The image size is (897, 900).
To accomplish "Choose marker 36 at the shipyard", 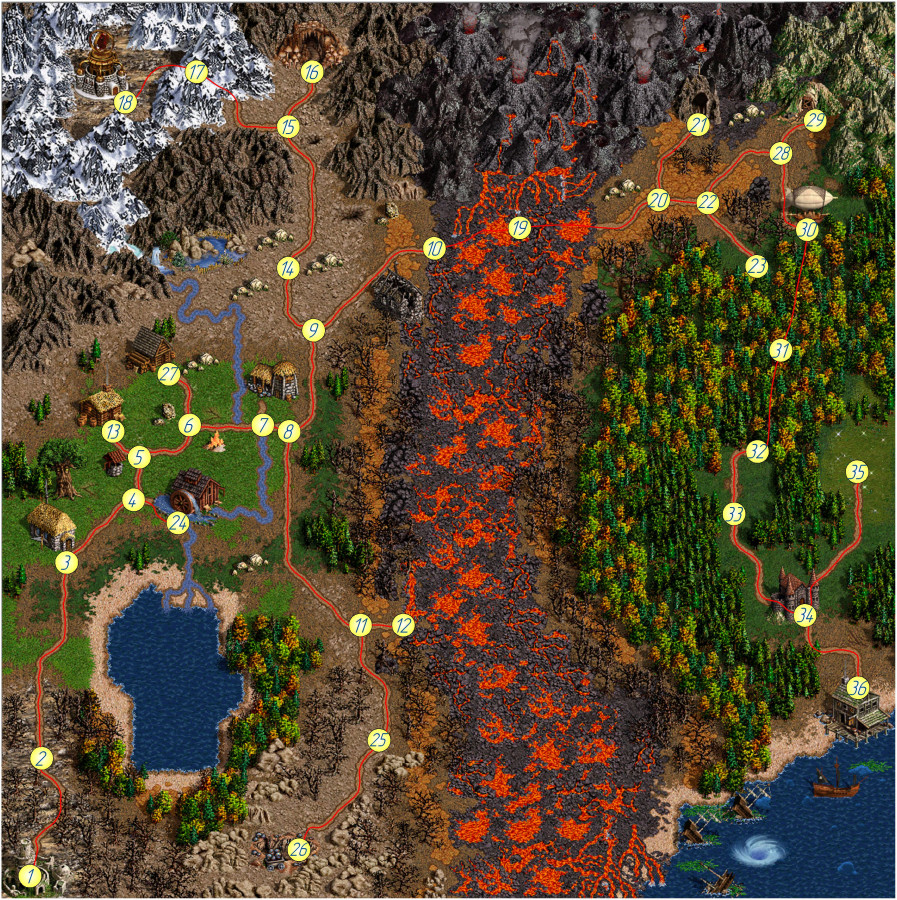I will point(857,688).
